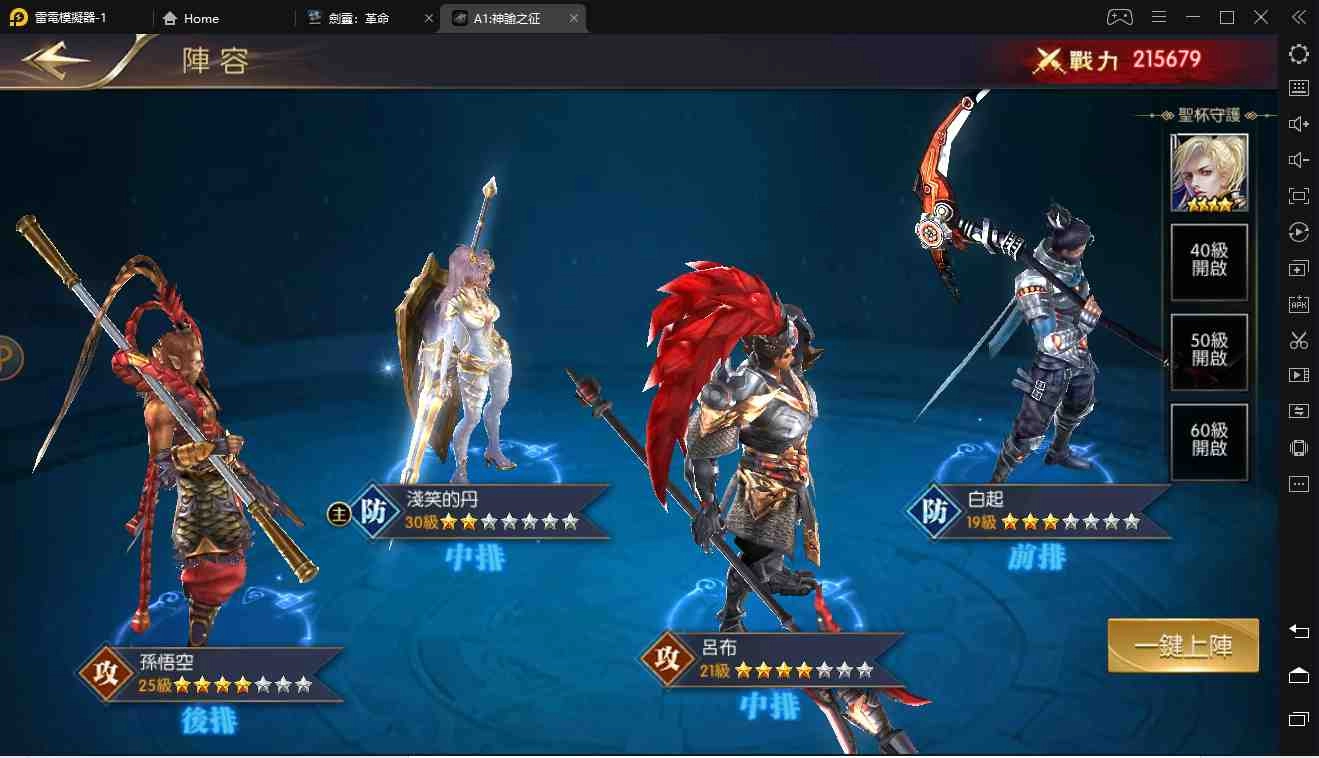Turn up the emulator volume

[1298, 123]
